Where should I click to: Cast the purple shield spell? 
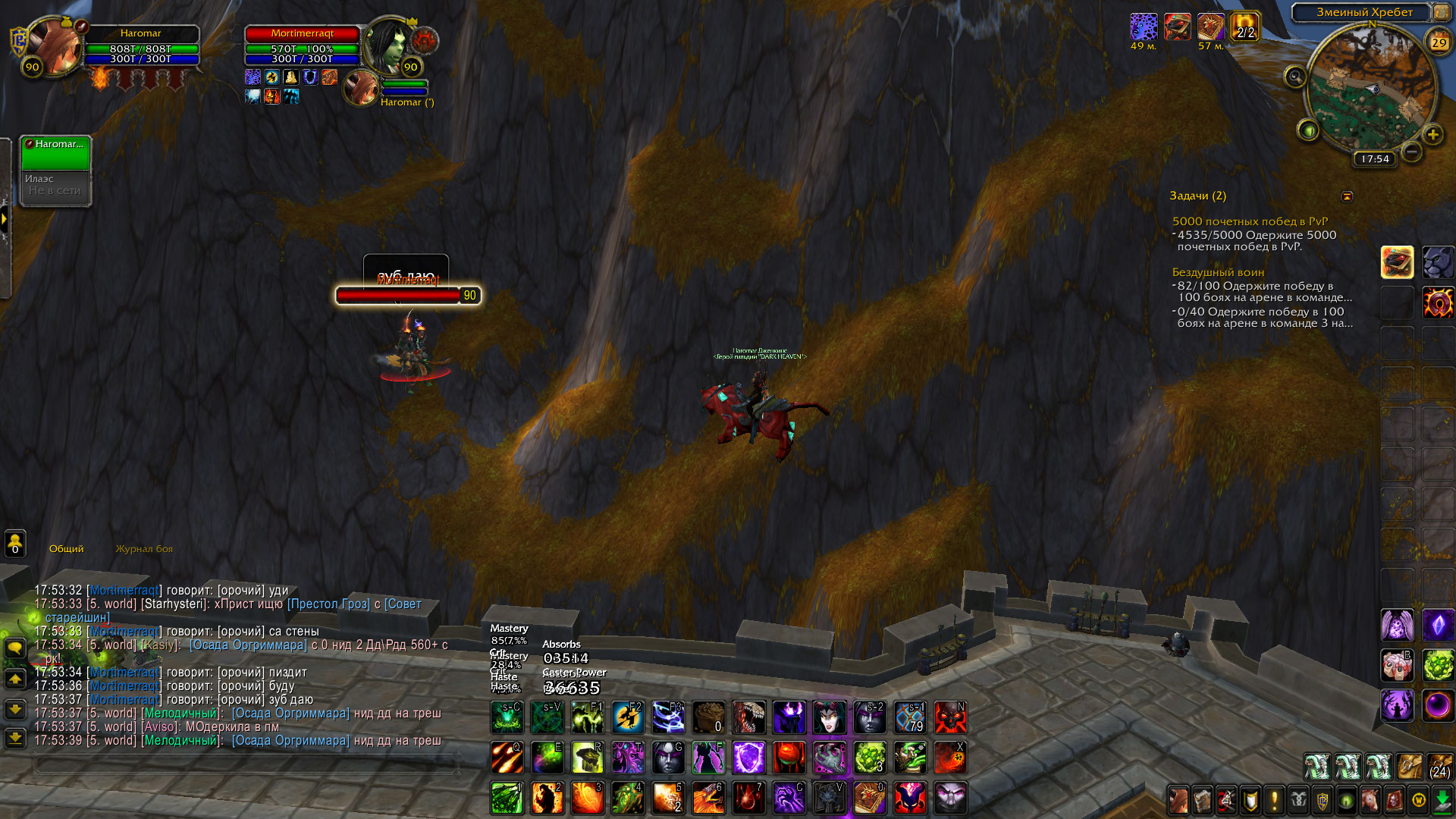[x=748, y=758]
